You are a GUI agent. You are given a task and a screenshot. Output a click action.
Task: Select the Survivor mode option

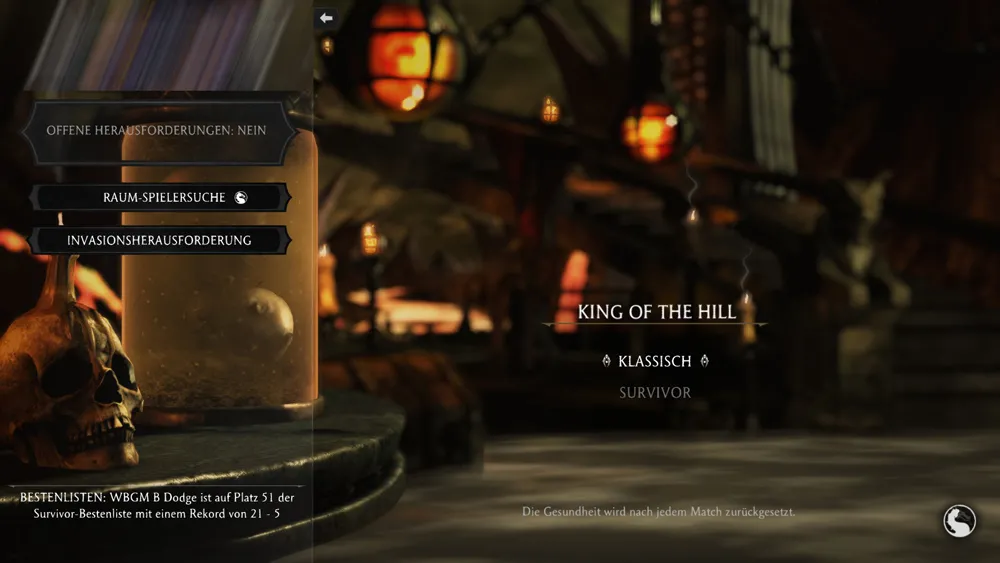(655, 393)
